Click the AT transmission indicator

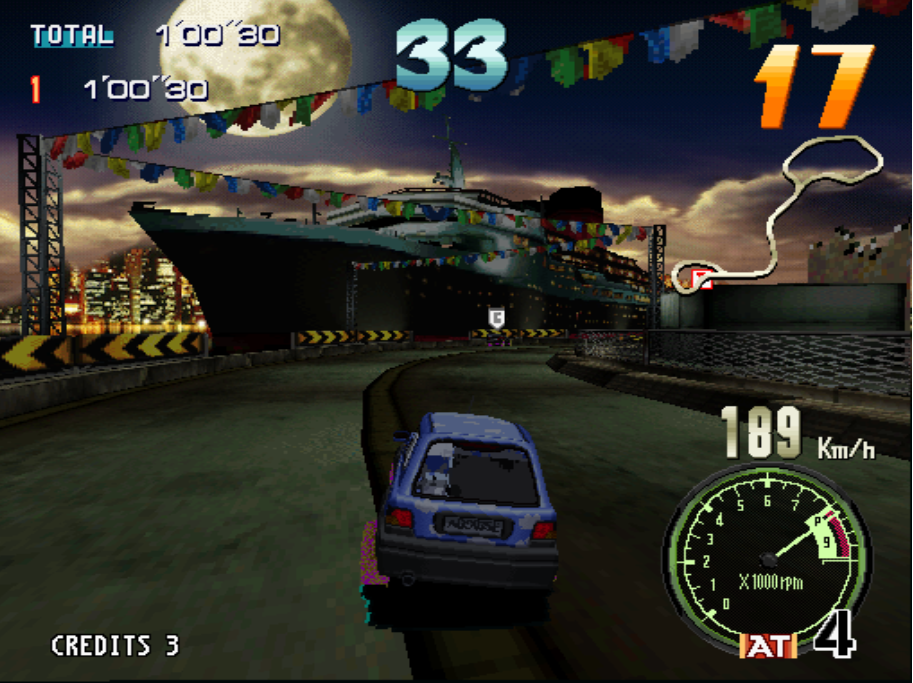[x=768, y=645]
